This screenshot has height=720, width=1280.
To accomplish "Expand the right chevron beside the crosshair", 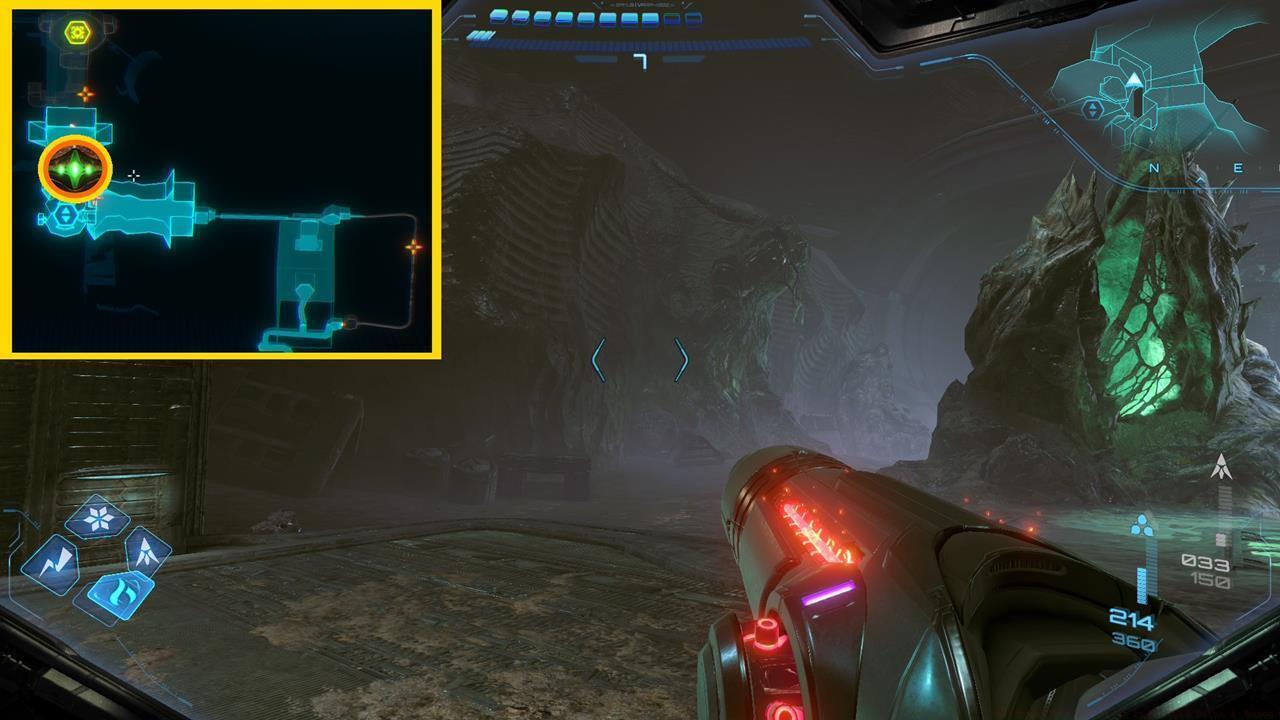I will click(x=680, y=361).
